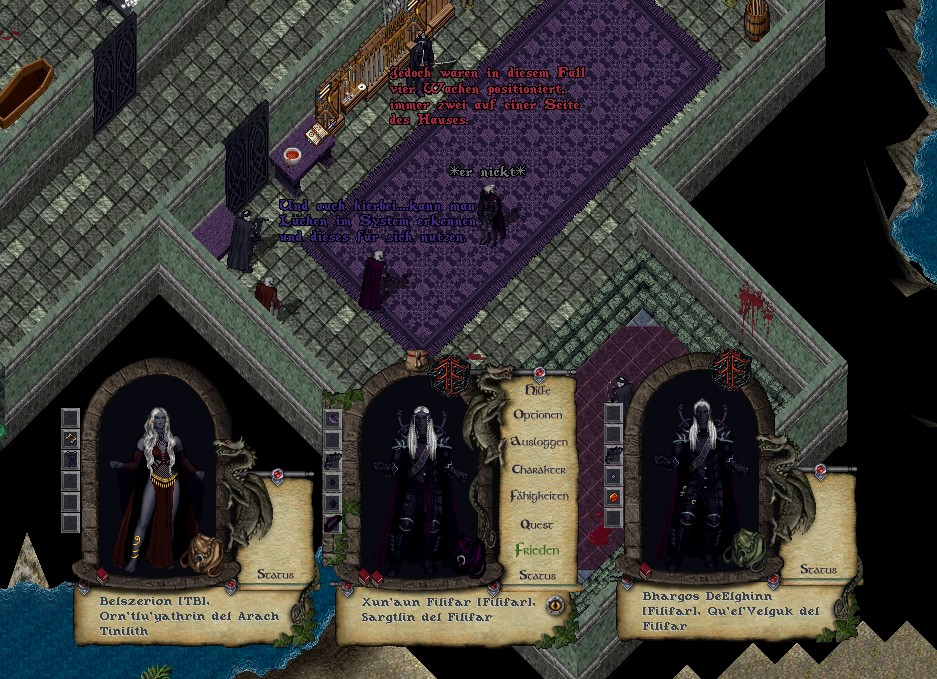This screenshot has width=937, height=679.
Task: Show the Fähigkeiten skill list
Action: click(x=539, y=496)
